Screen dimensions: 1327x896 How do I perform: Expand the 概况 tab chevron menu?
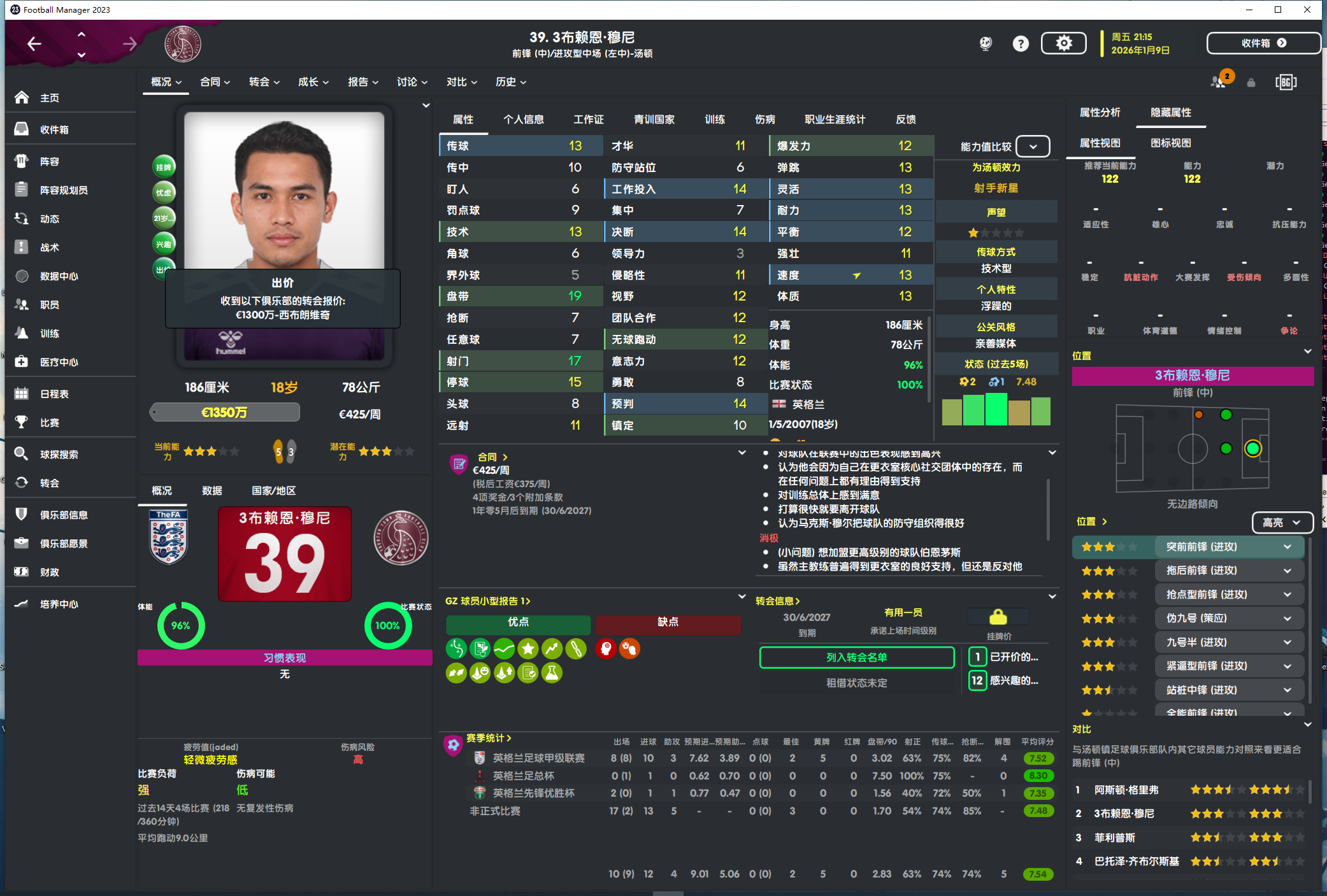pyautogui.click(x=178, y=82)
